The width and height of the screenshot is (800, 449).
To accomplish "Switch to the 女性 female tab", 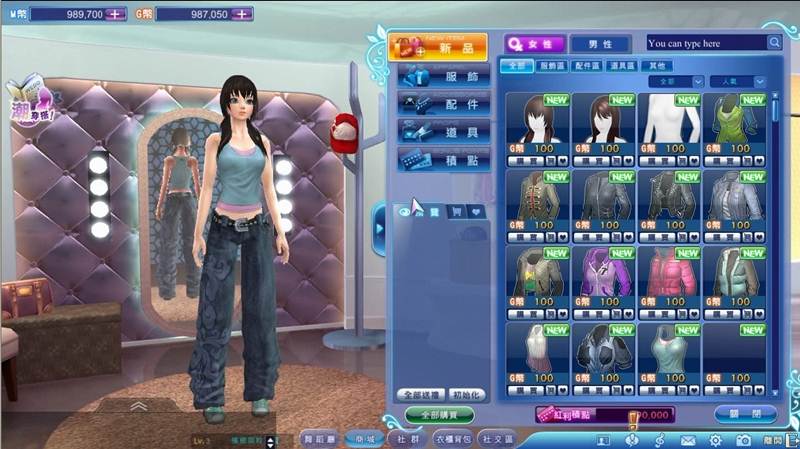I will point(535,44).
